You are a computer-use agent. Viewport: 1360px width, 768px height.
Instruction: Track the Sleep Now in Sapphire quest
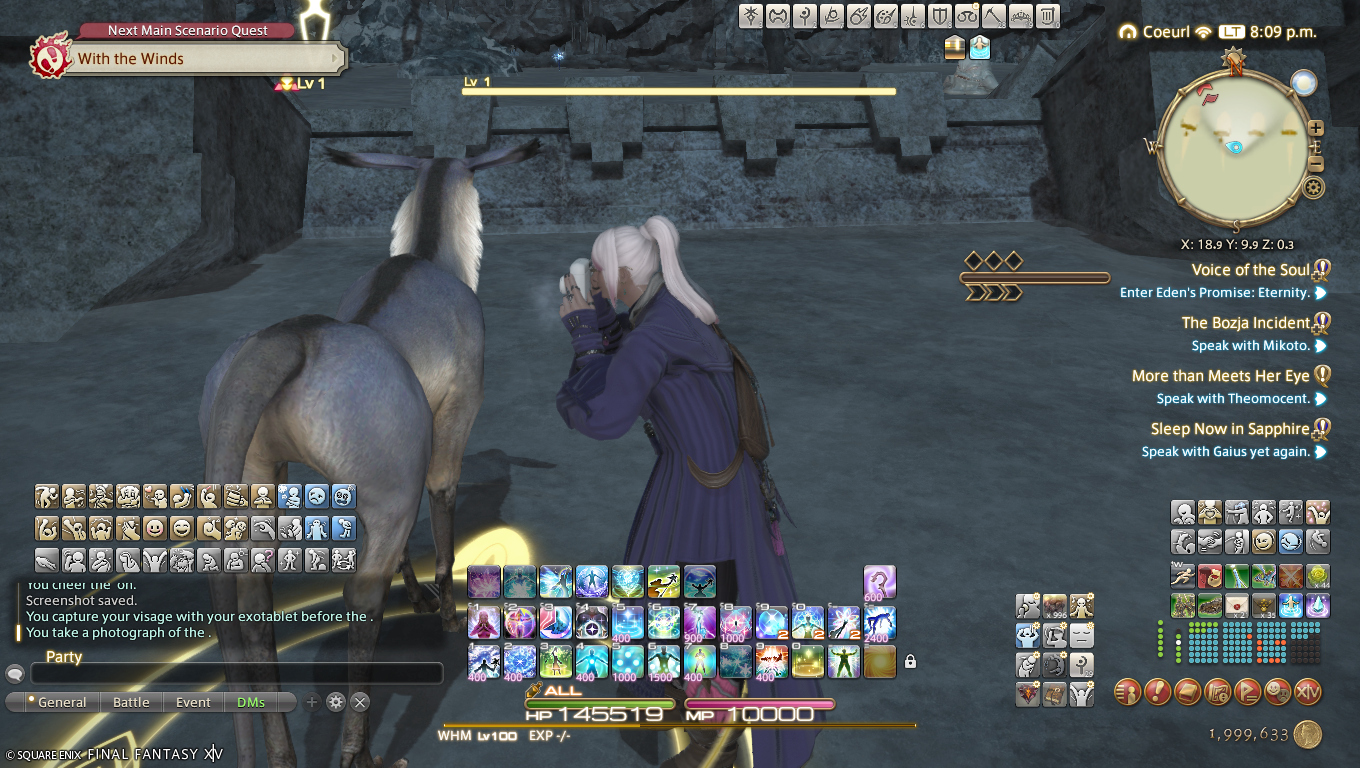[1230, 429]
